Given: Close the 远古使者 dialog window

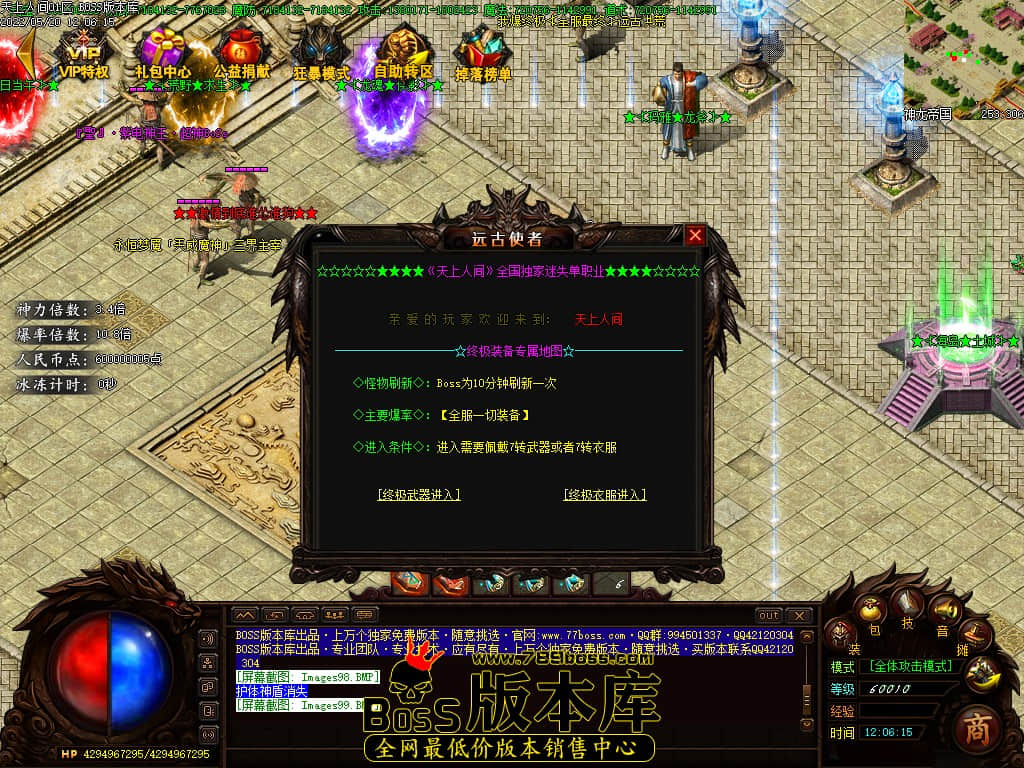Looking at the screenshot, I should coord(695,236).
